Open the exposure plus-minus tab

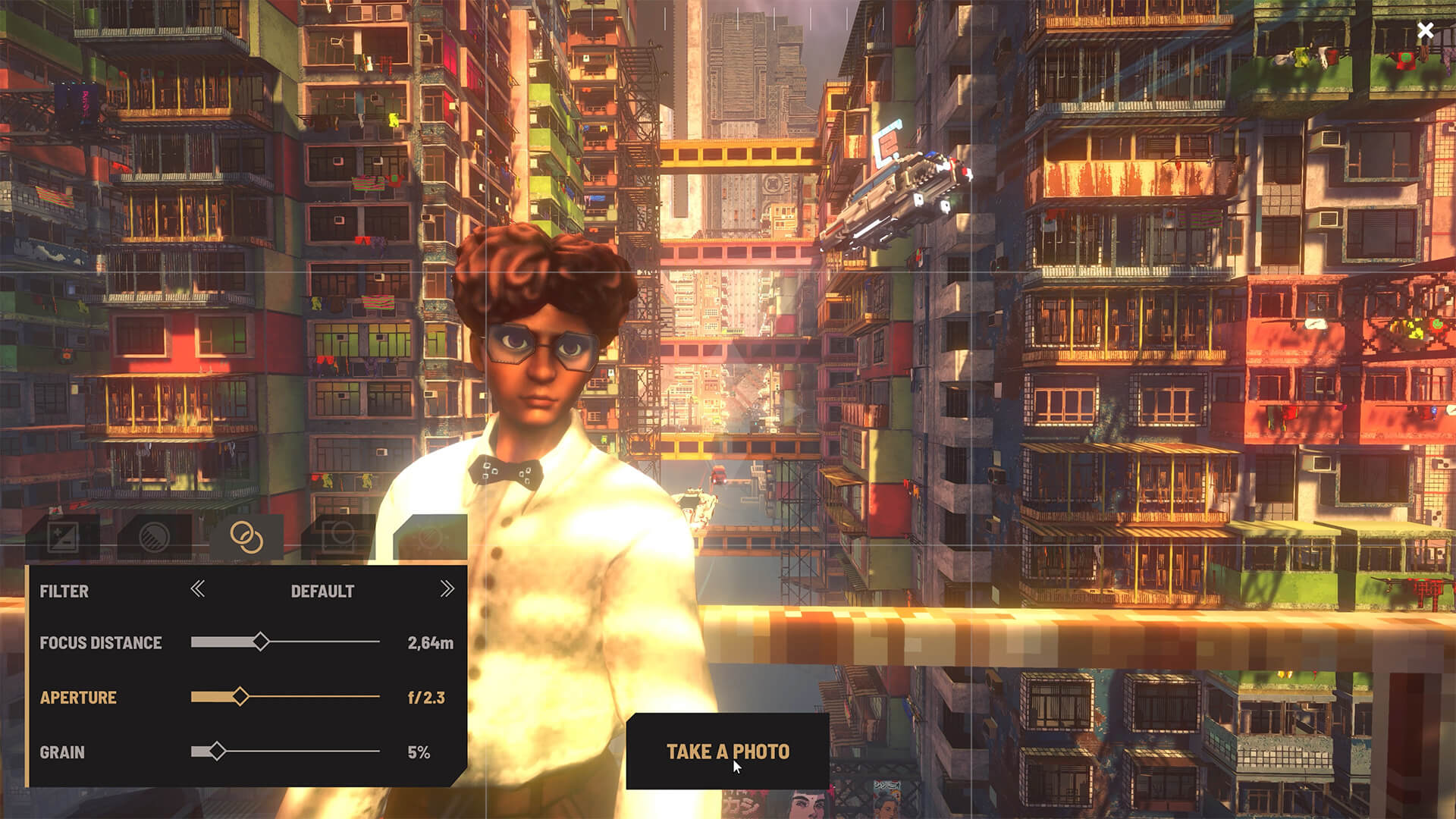click(x=63, y=537)
